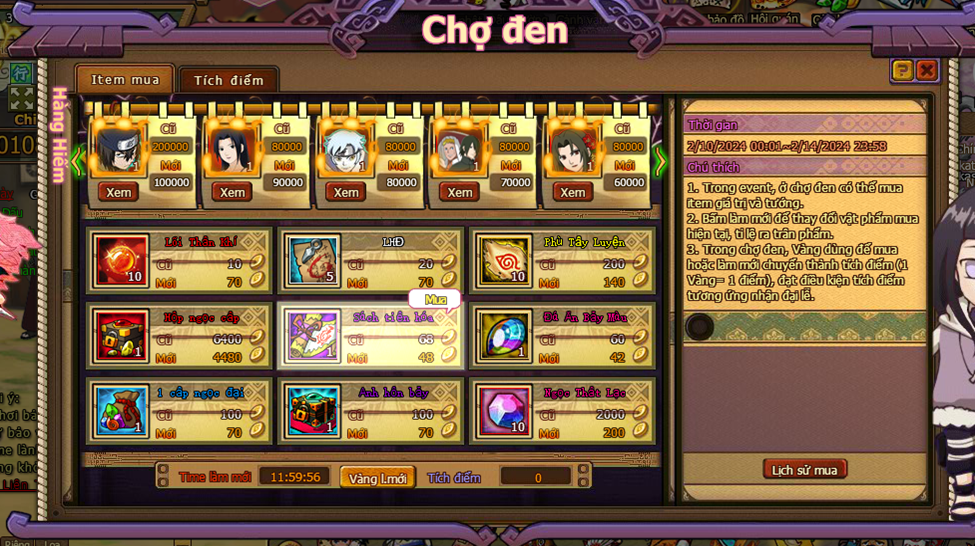Viewport: 975px width, 546px height.
Task: View the hero priced at 60000
Action: (x=573, y=192)
